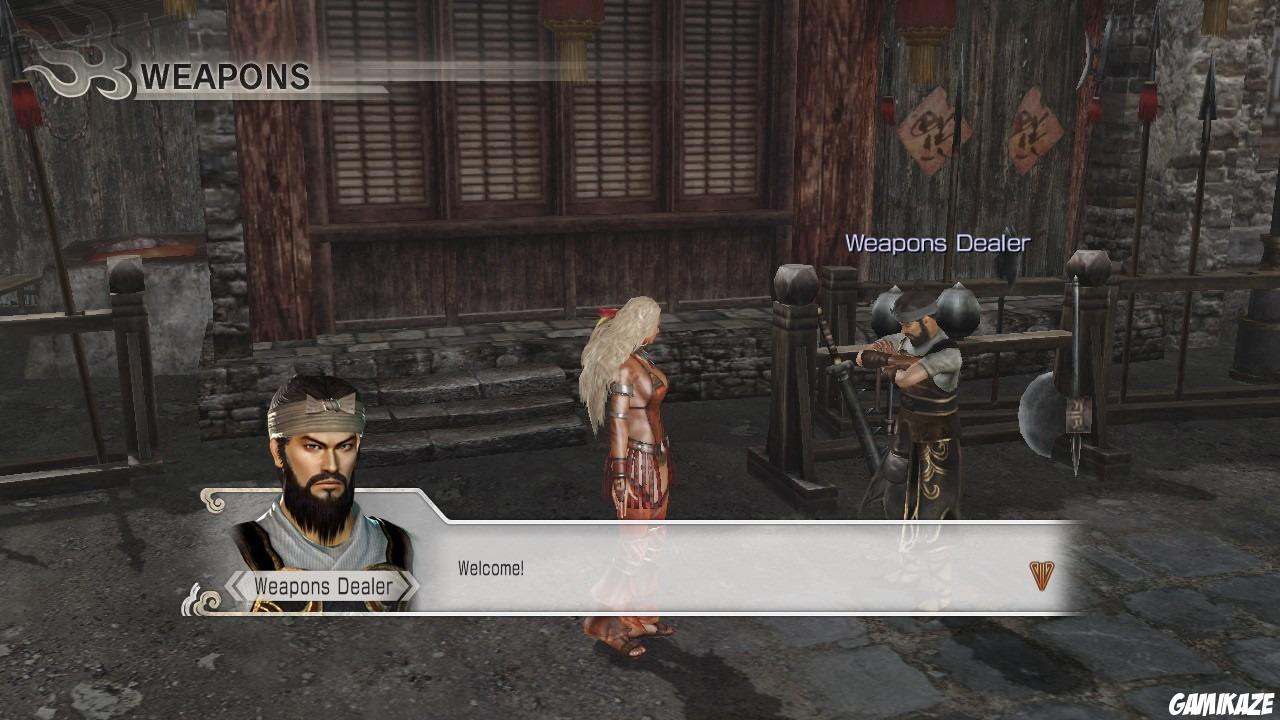Click the decorative cloud scroll above the portrait
Image resolution: width=1280 pixels, height=720 pixels.
212,498
